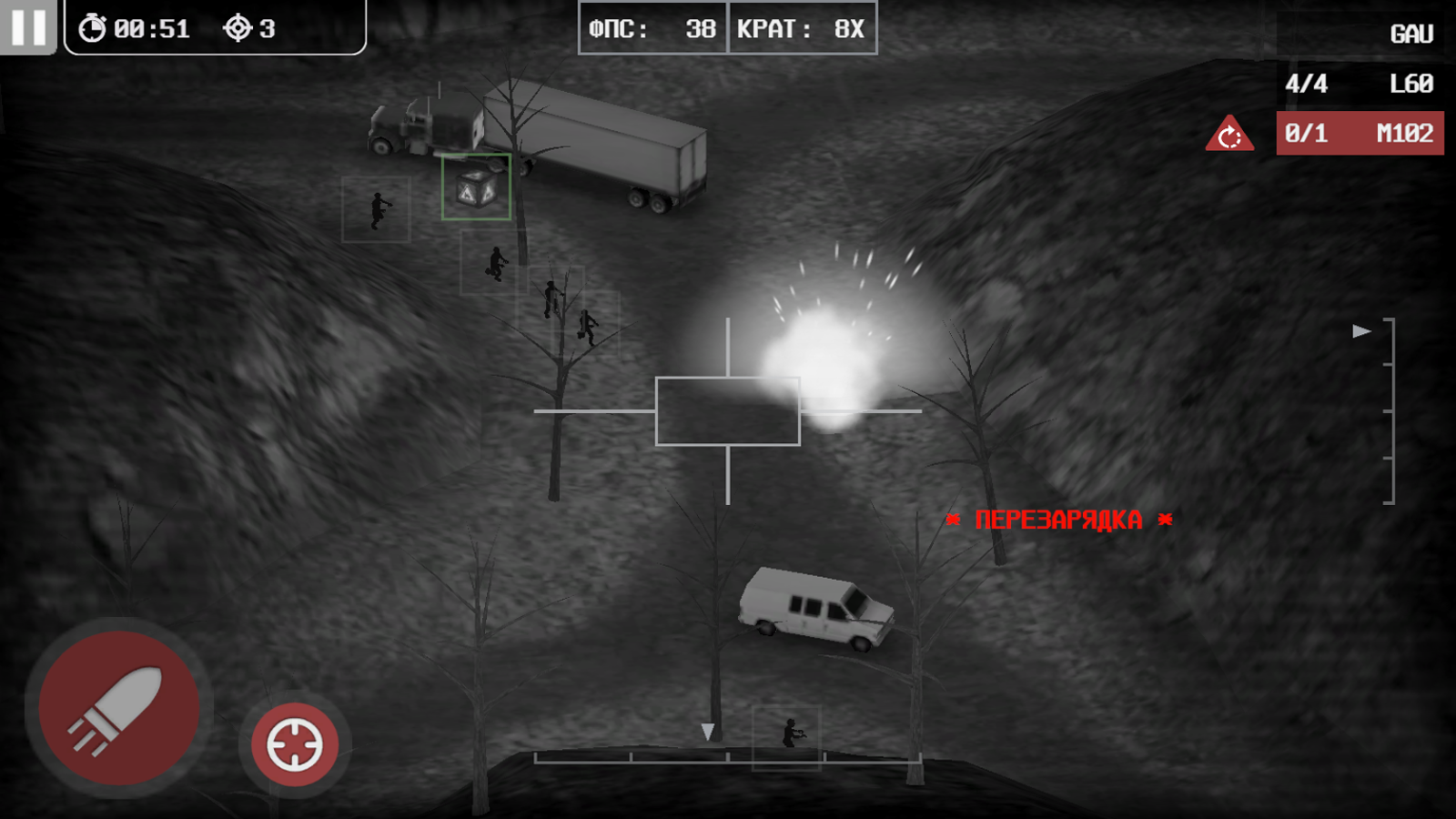Click the green-boxed supply crate near the truck

point(475,191)
